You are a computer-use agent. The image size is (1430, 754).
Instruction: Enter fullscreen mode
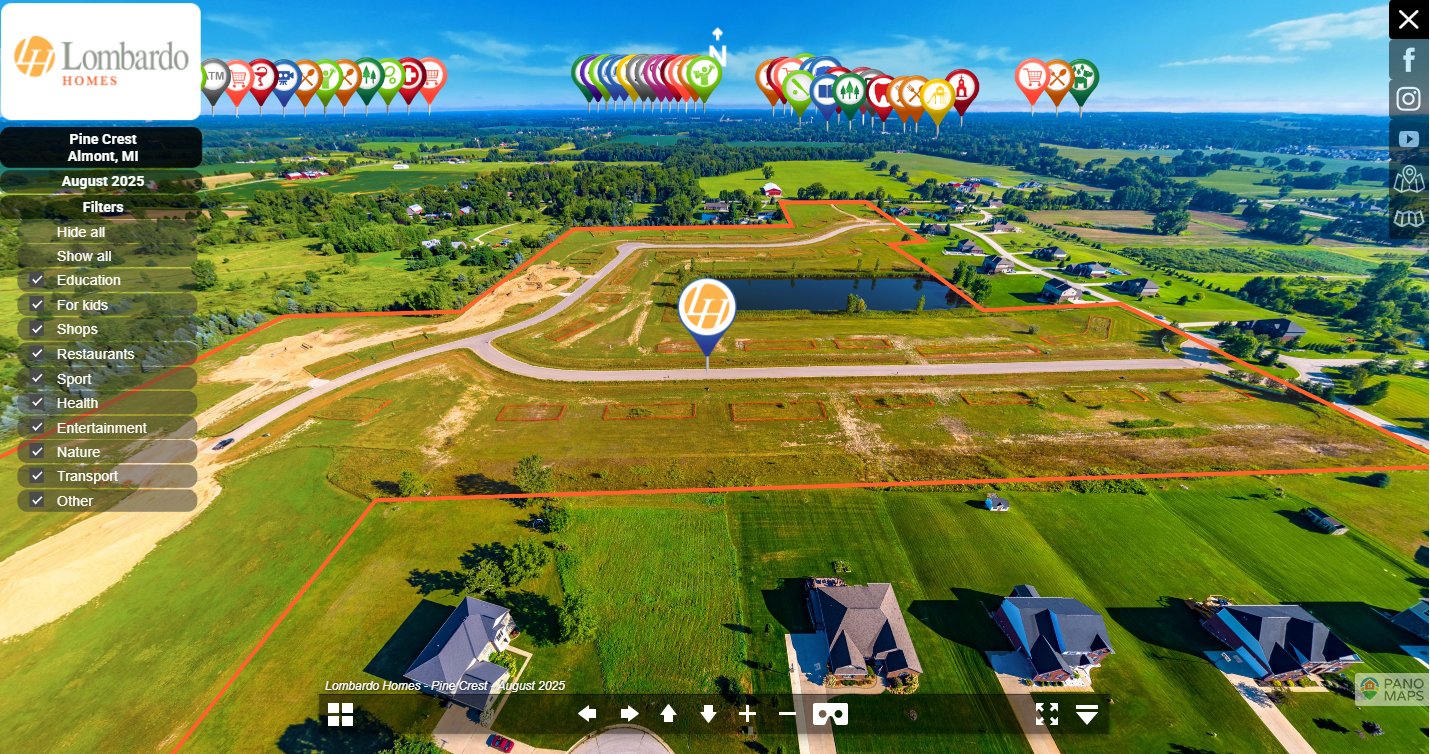pos(1047,714)
